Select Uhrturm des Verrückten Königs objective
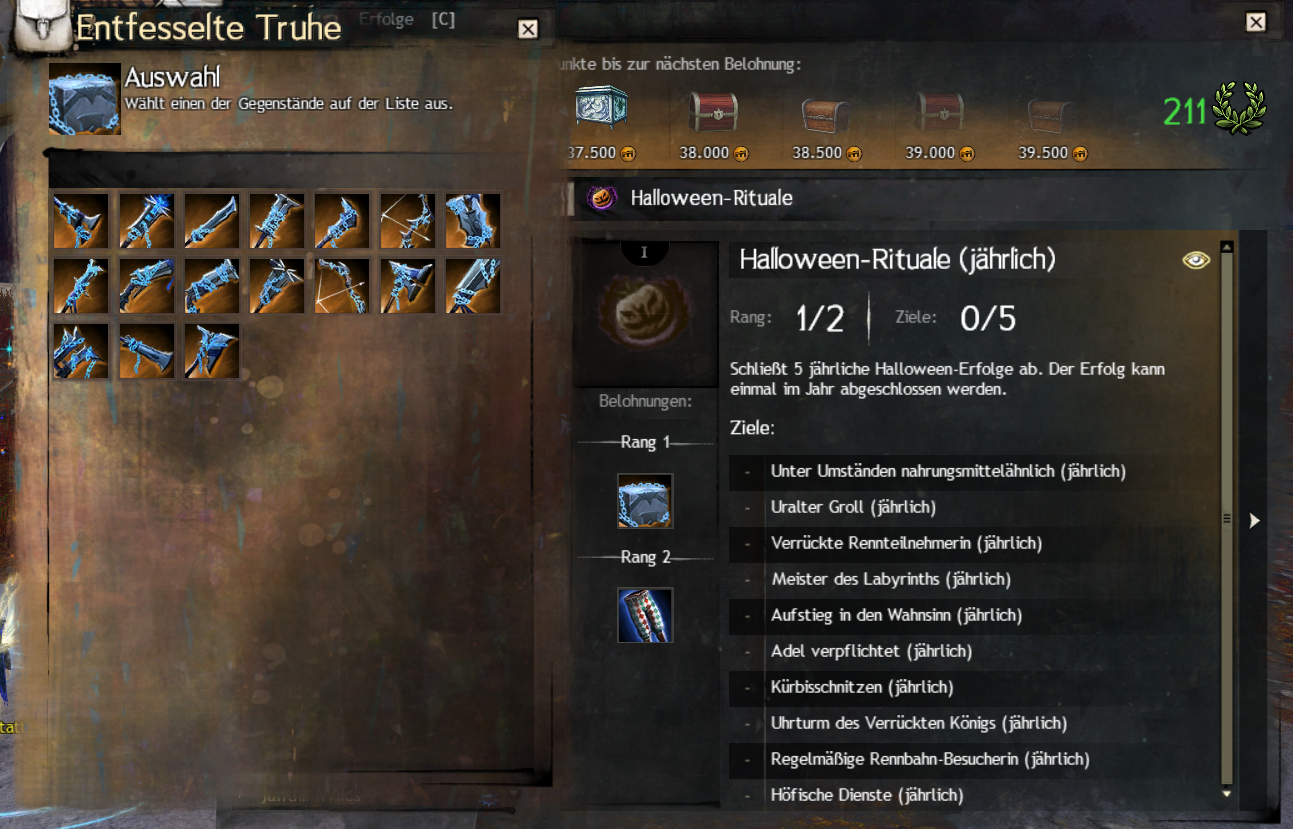Viewport: 1293px width, 829px height. [x=918, y=723]
